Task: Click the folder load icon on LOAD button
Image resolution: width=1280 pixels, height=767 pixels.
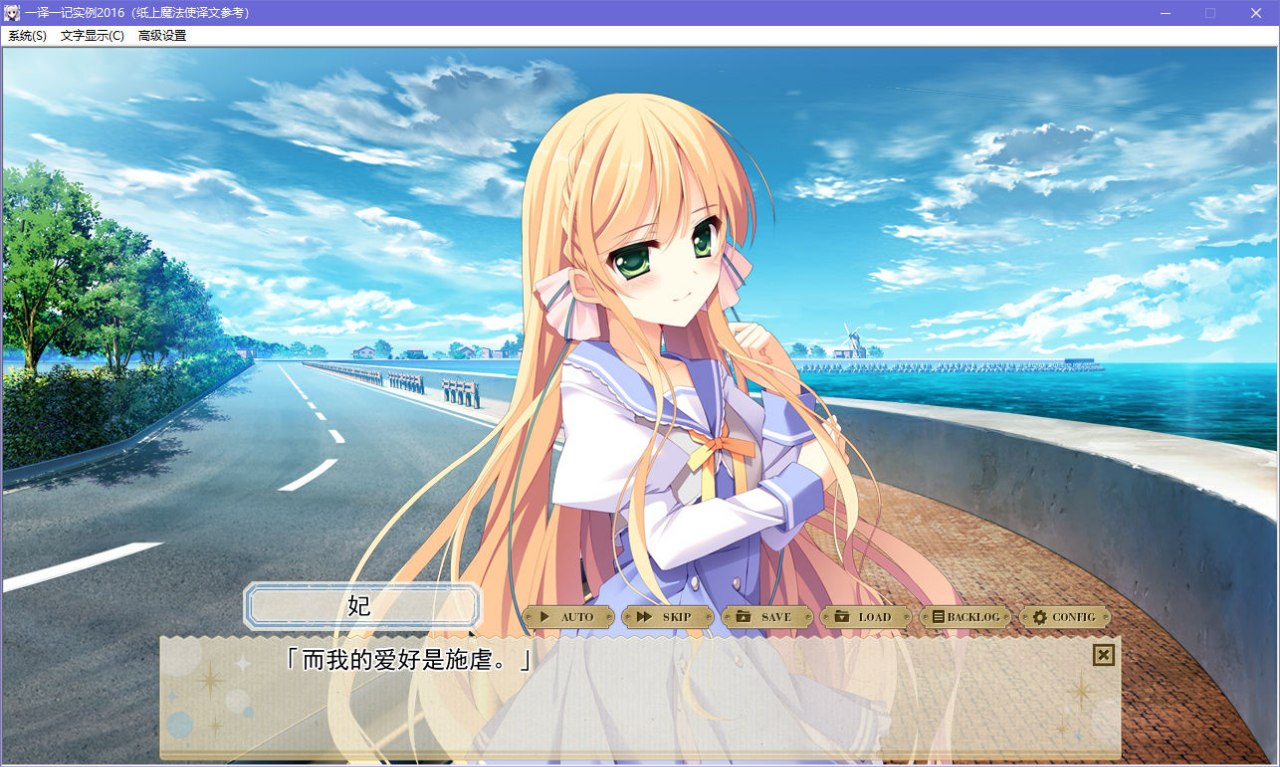Action: tap(844, 617)
